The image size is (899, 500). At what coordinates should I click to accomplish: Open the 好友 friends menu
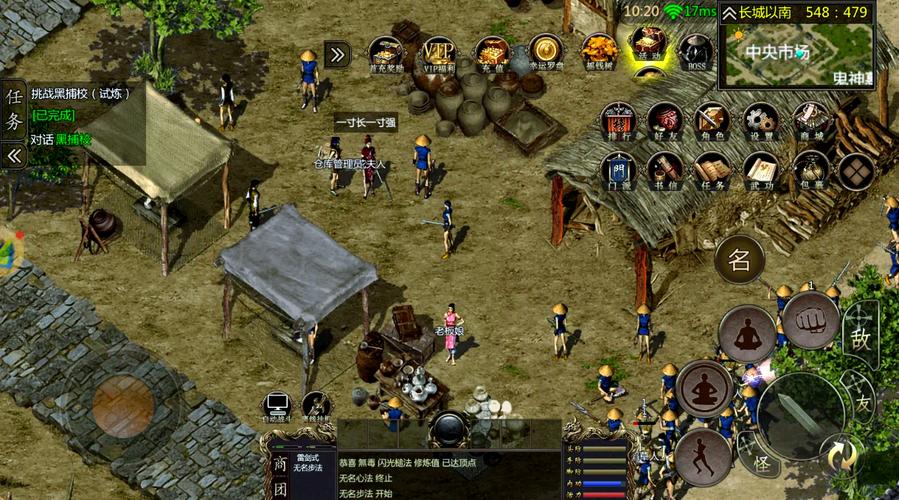(665, 122)
